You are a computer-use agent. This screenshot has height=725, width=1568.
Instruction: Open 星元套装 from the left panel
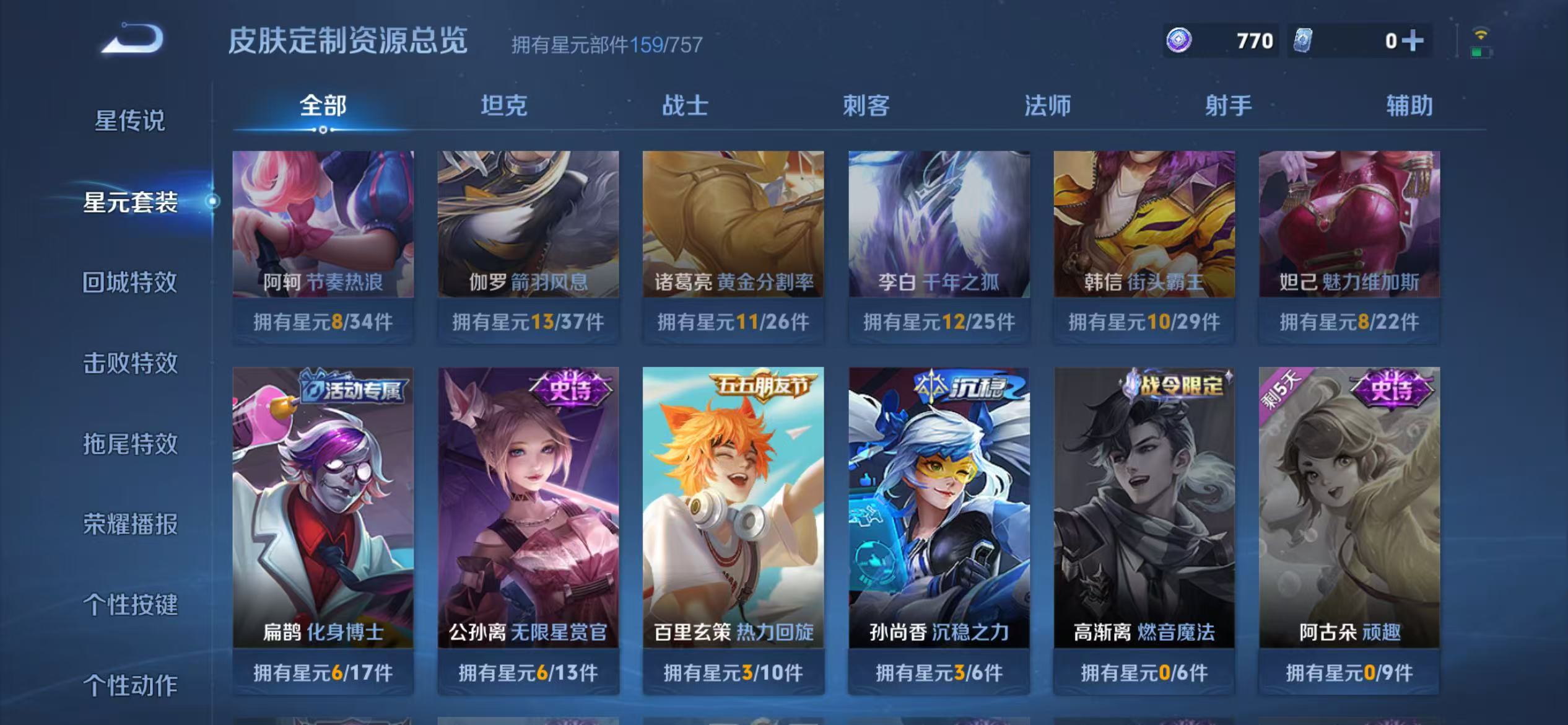[130, 201]
